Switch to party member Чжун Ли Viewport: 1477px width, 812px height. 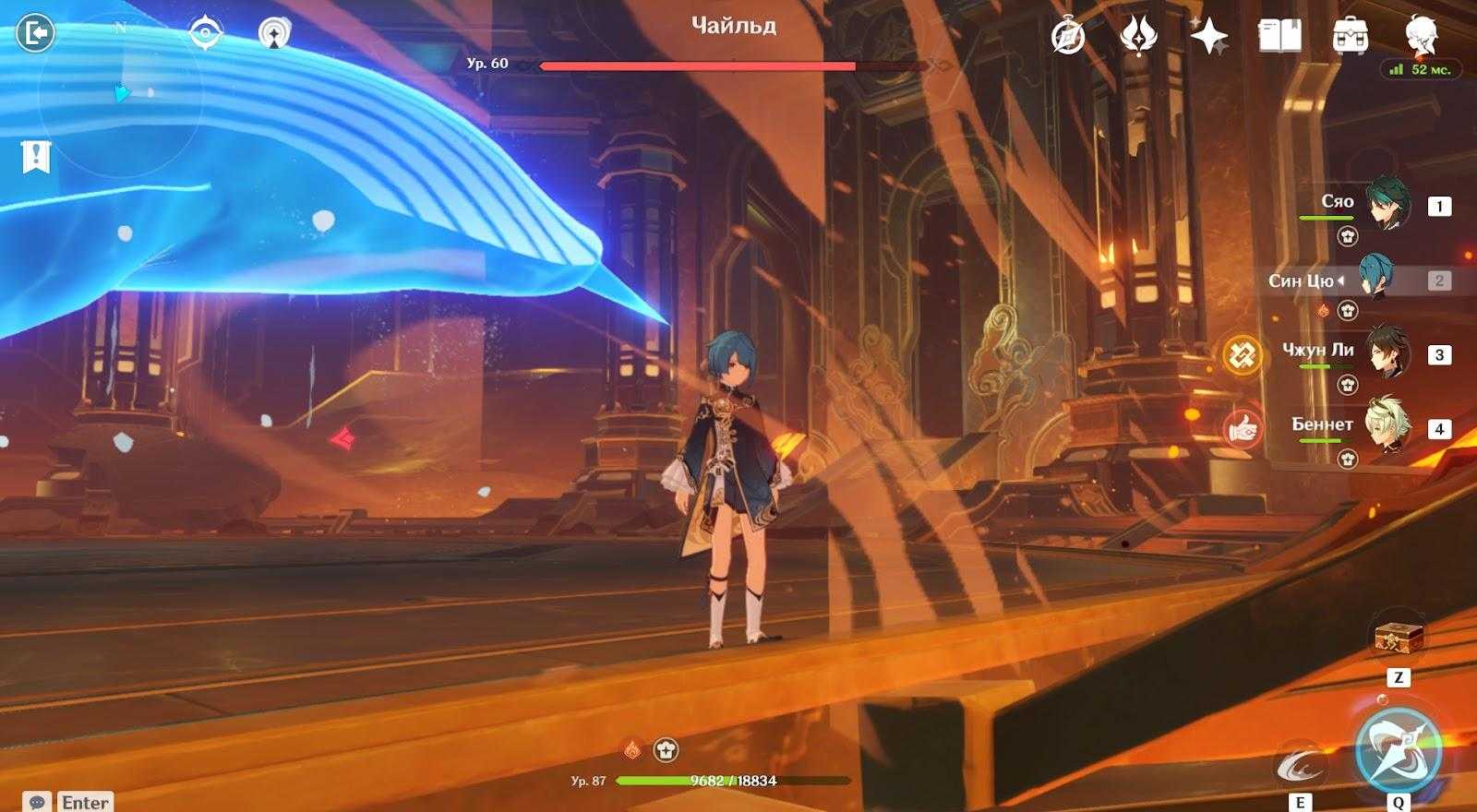[x=1387, y=354]
